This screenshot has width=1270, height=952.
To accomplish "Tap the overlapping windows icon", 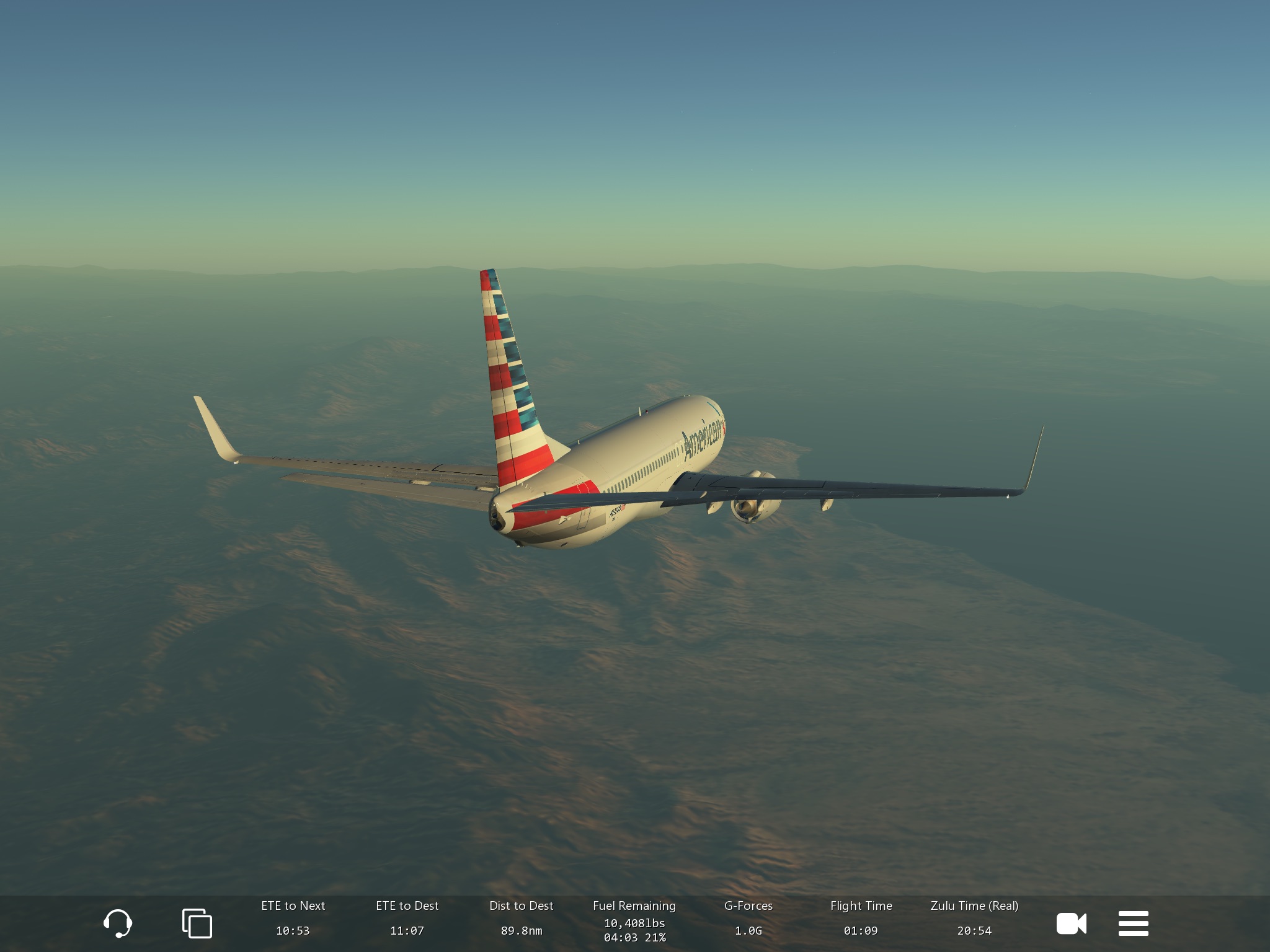I will coord(197,923).
